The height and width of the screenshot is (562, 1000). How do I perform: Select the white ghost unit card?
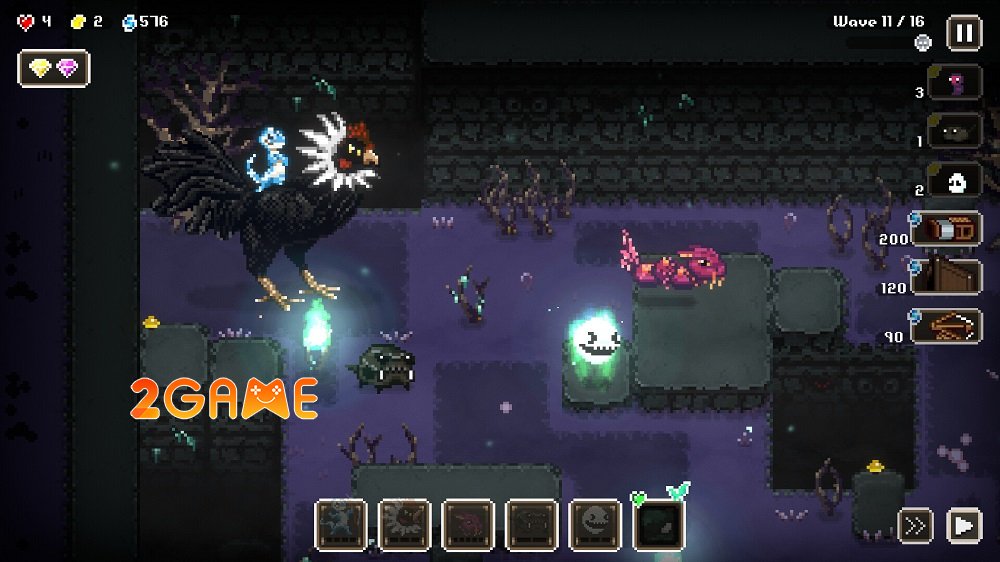[954, 180]
